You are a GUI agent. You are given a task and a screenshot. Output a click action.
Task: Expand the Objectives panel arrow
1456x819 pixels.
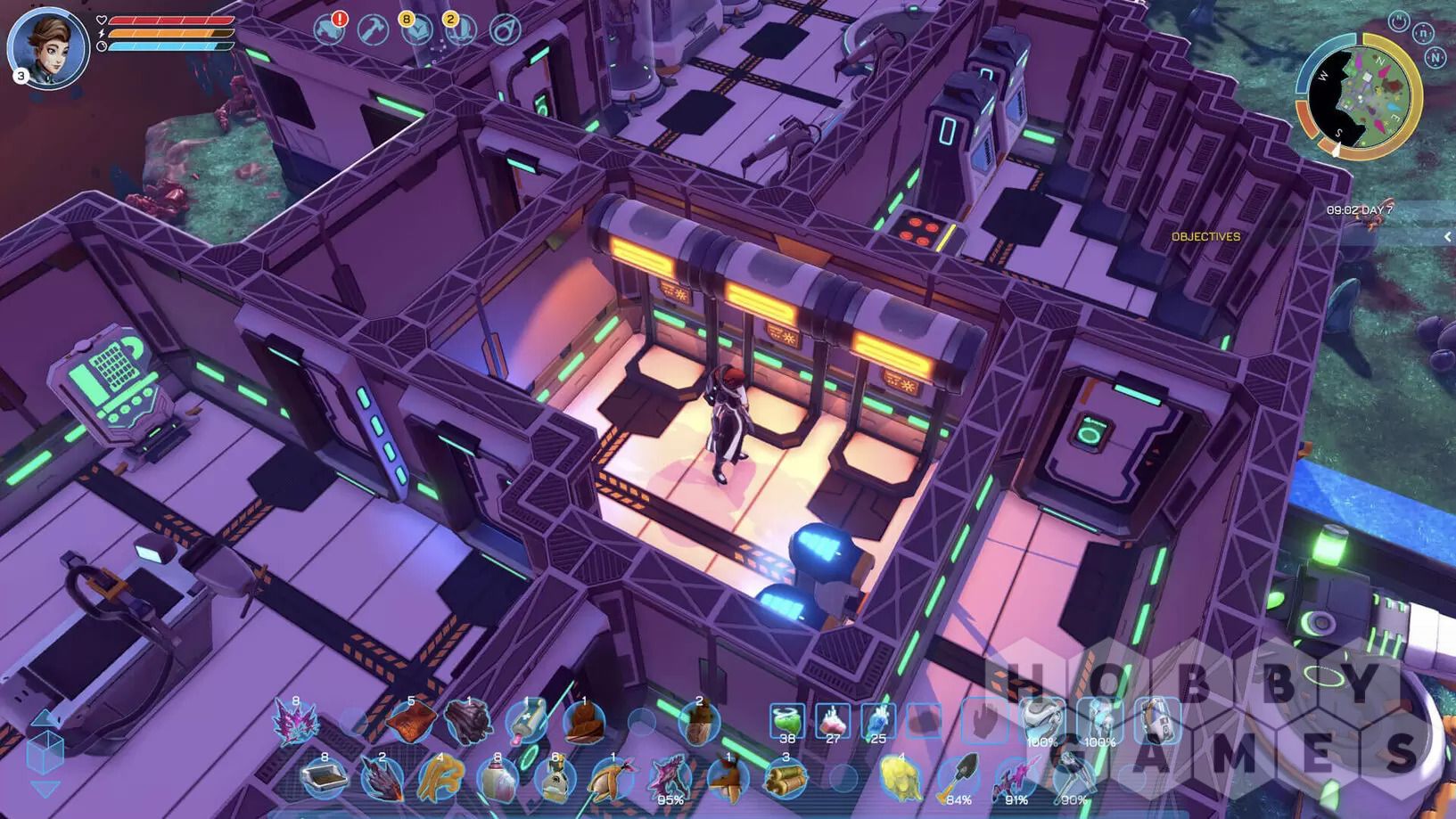point(1447,236)
